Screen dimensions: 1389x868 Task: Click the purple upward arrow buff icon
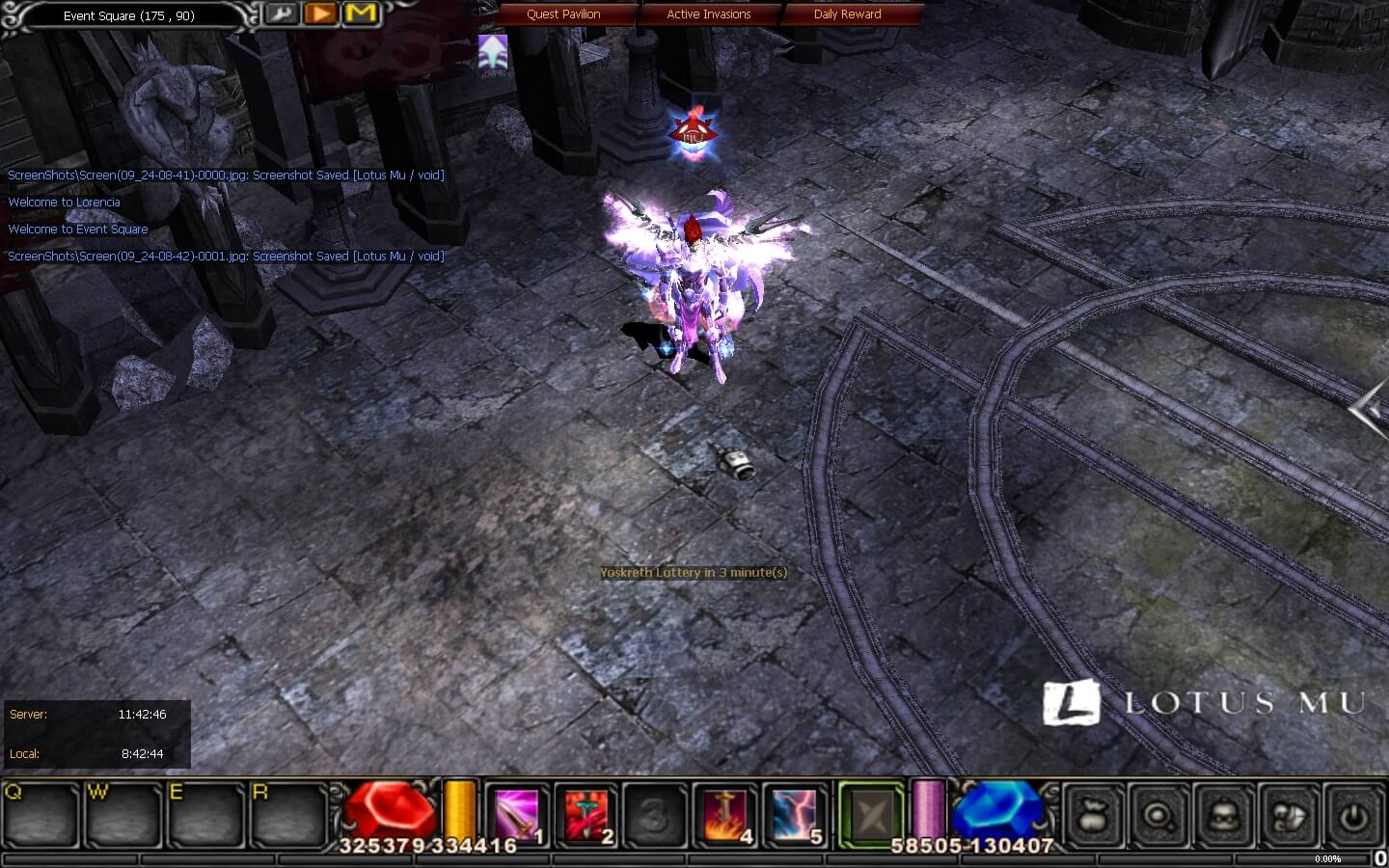(x=493, y=52)
